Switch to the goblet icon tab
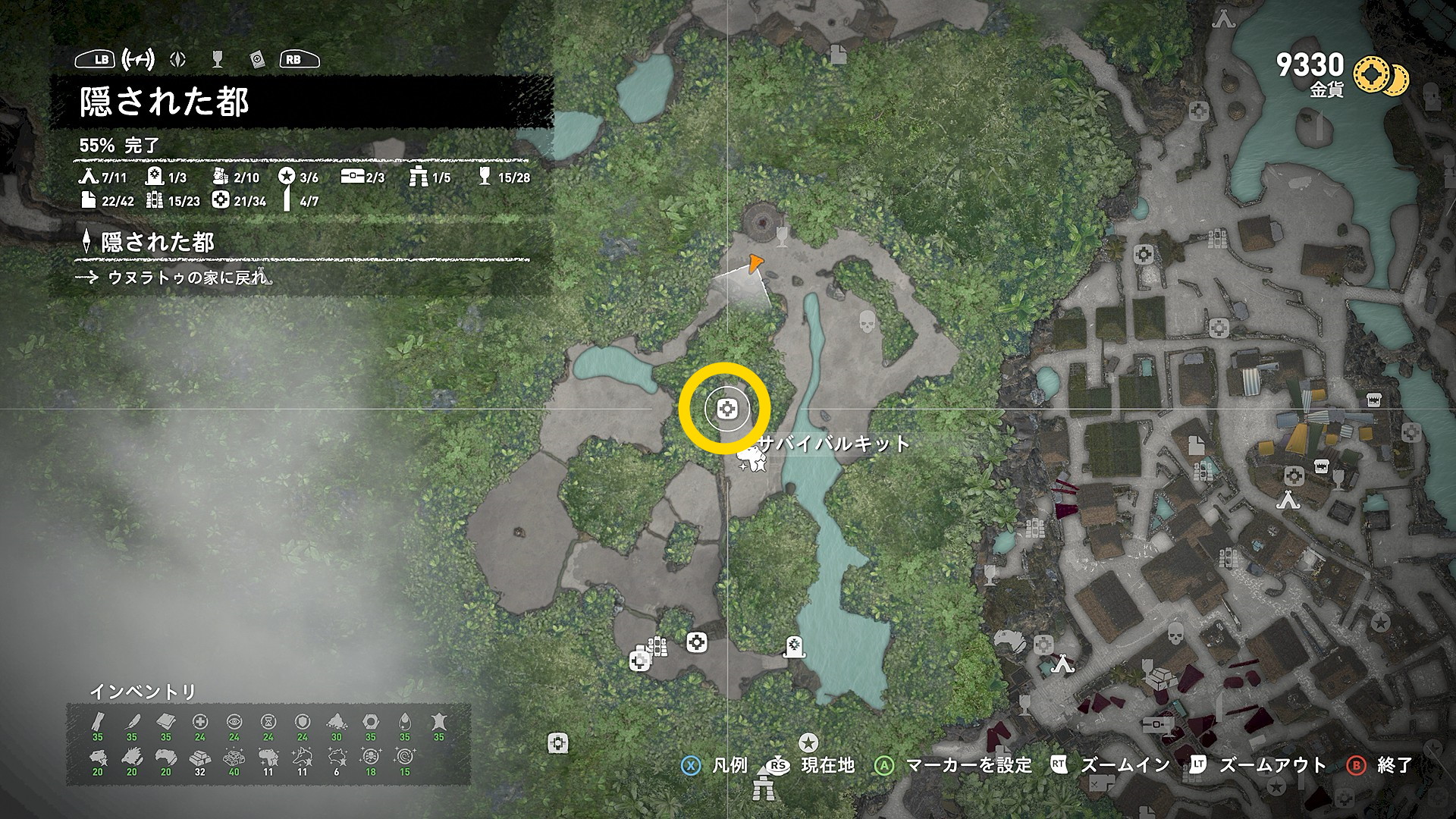The image size is (1456, 819). 218,59
